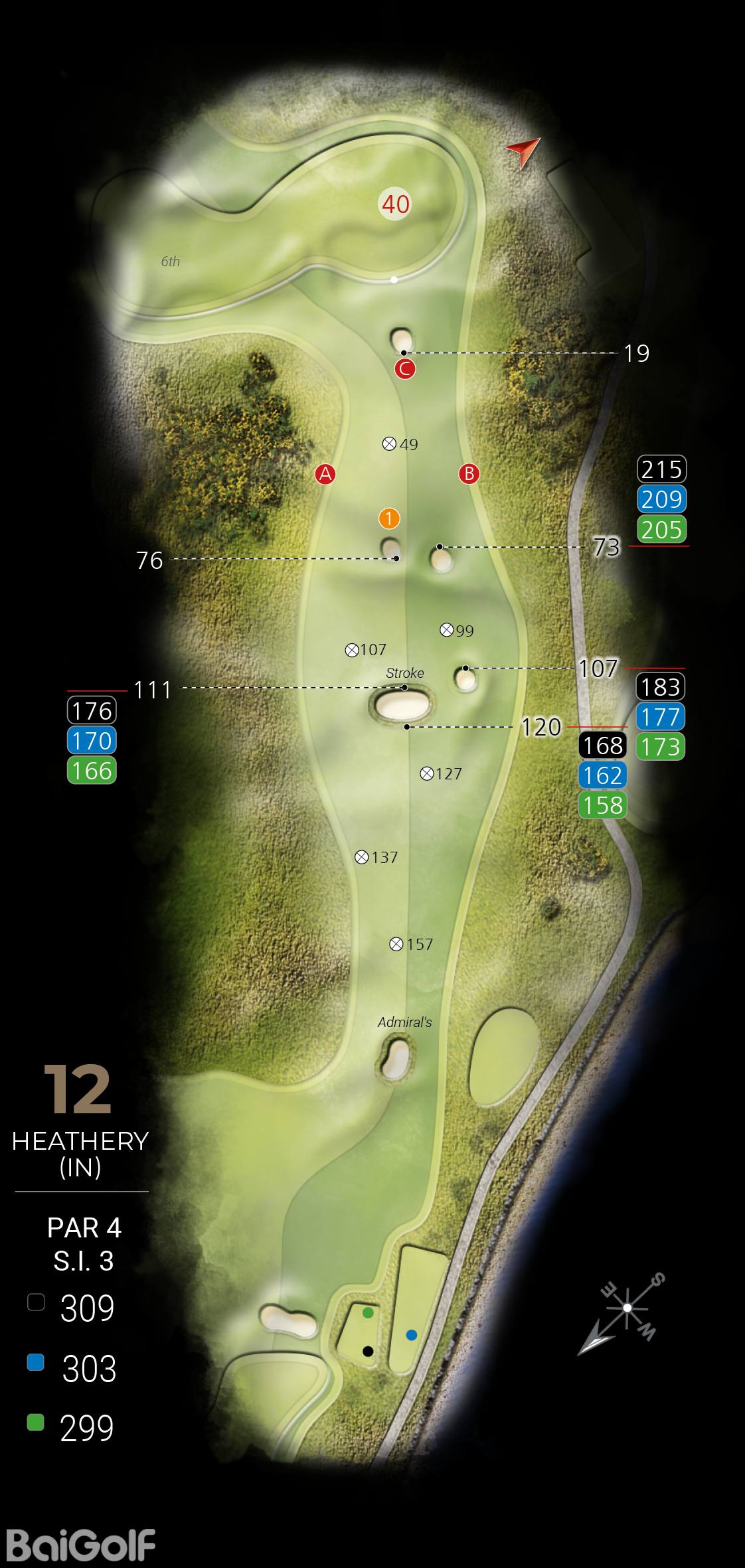The height and width of the screenshot is (1568, 745).
Task: Choose the black tee 309 legend entry
Action: 72,1308
